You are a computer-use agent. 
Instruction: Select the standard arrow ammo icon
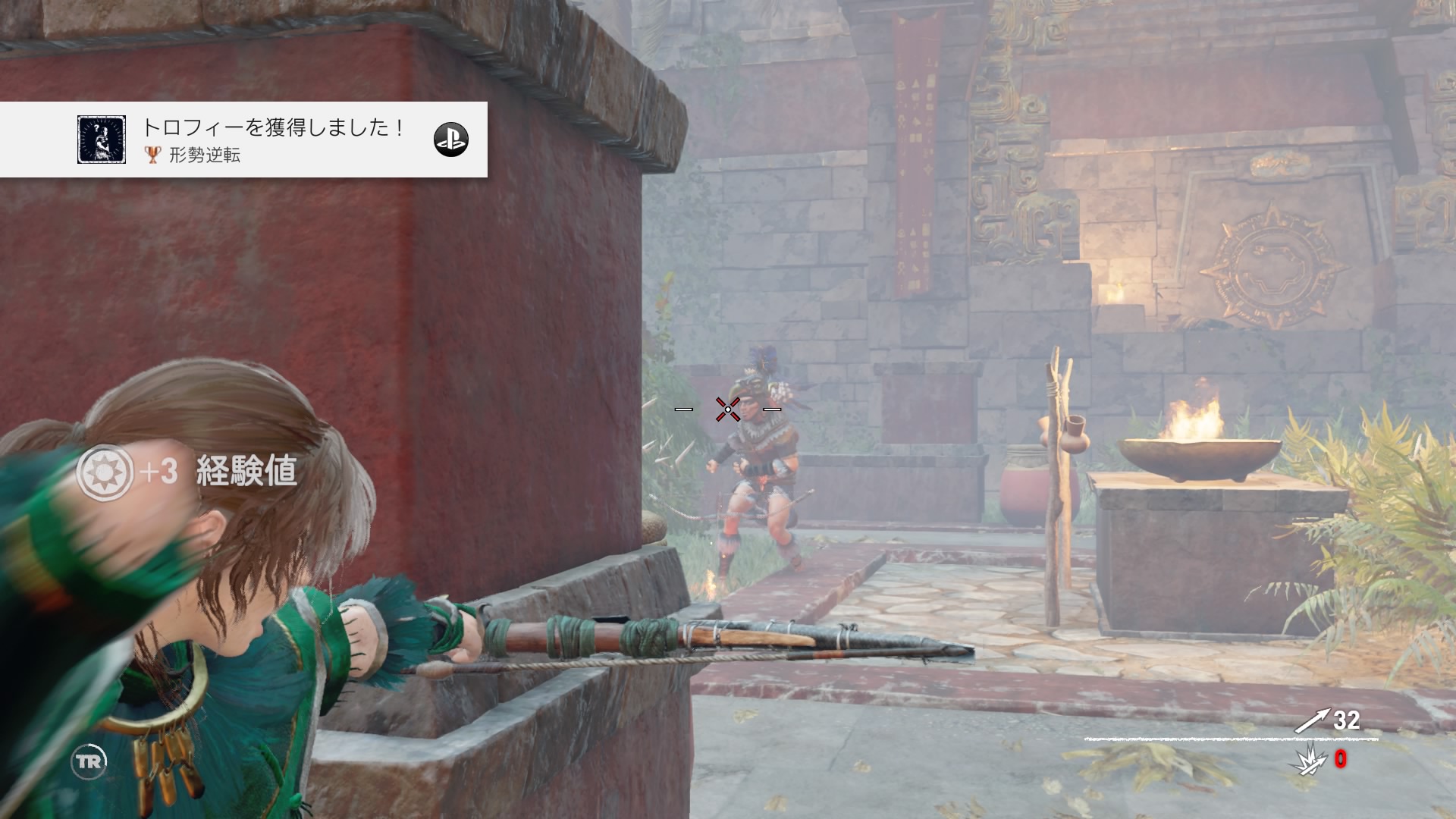point(1311,720)
